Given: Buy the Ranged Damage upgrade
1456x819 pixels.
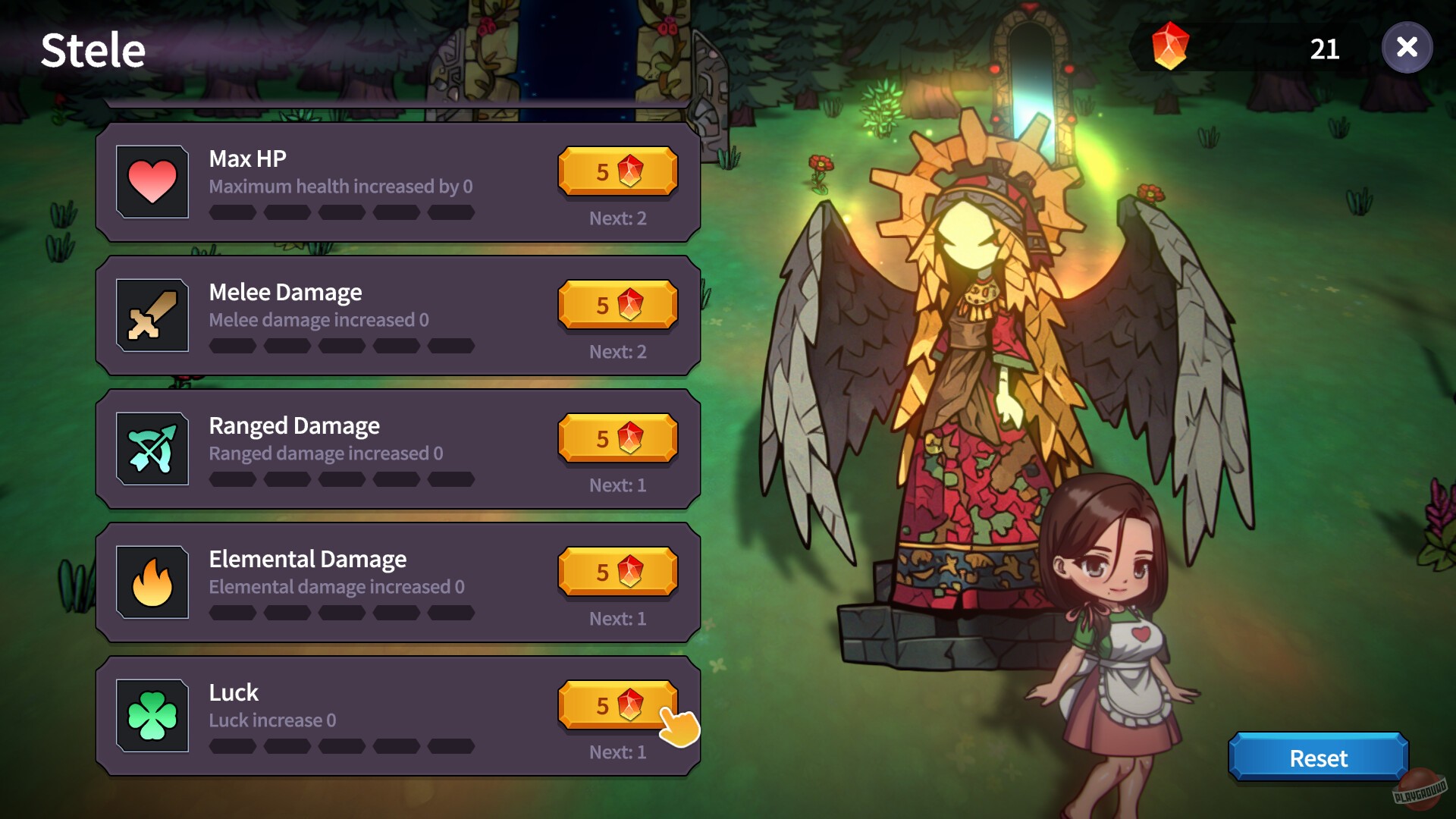Looking at the screenshot, I should (617, 438).
